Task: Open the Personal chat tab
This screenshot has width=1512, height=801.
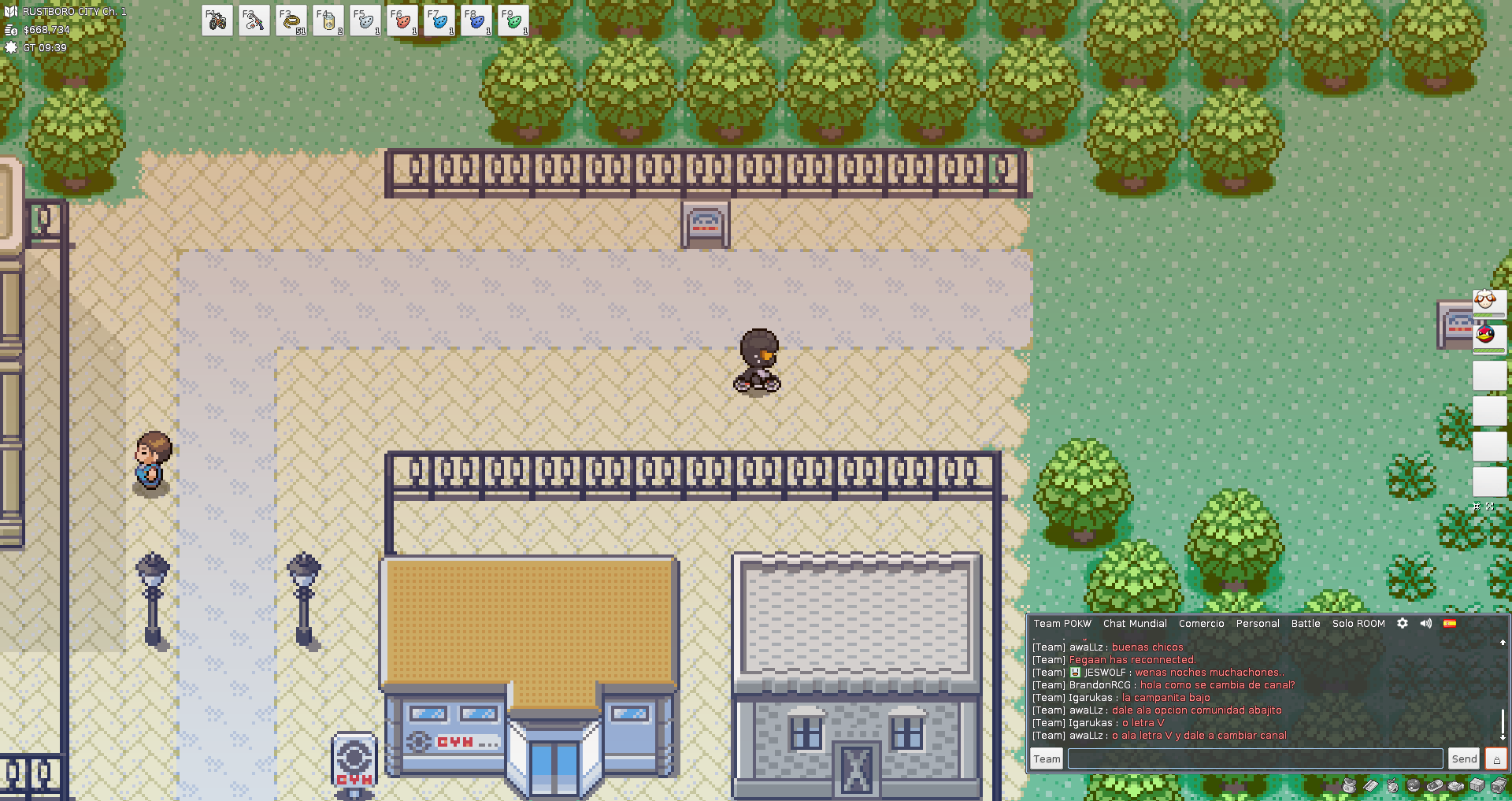Action: 1258,623
